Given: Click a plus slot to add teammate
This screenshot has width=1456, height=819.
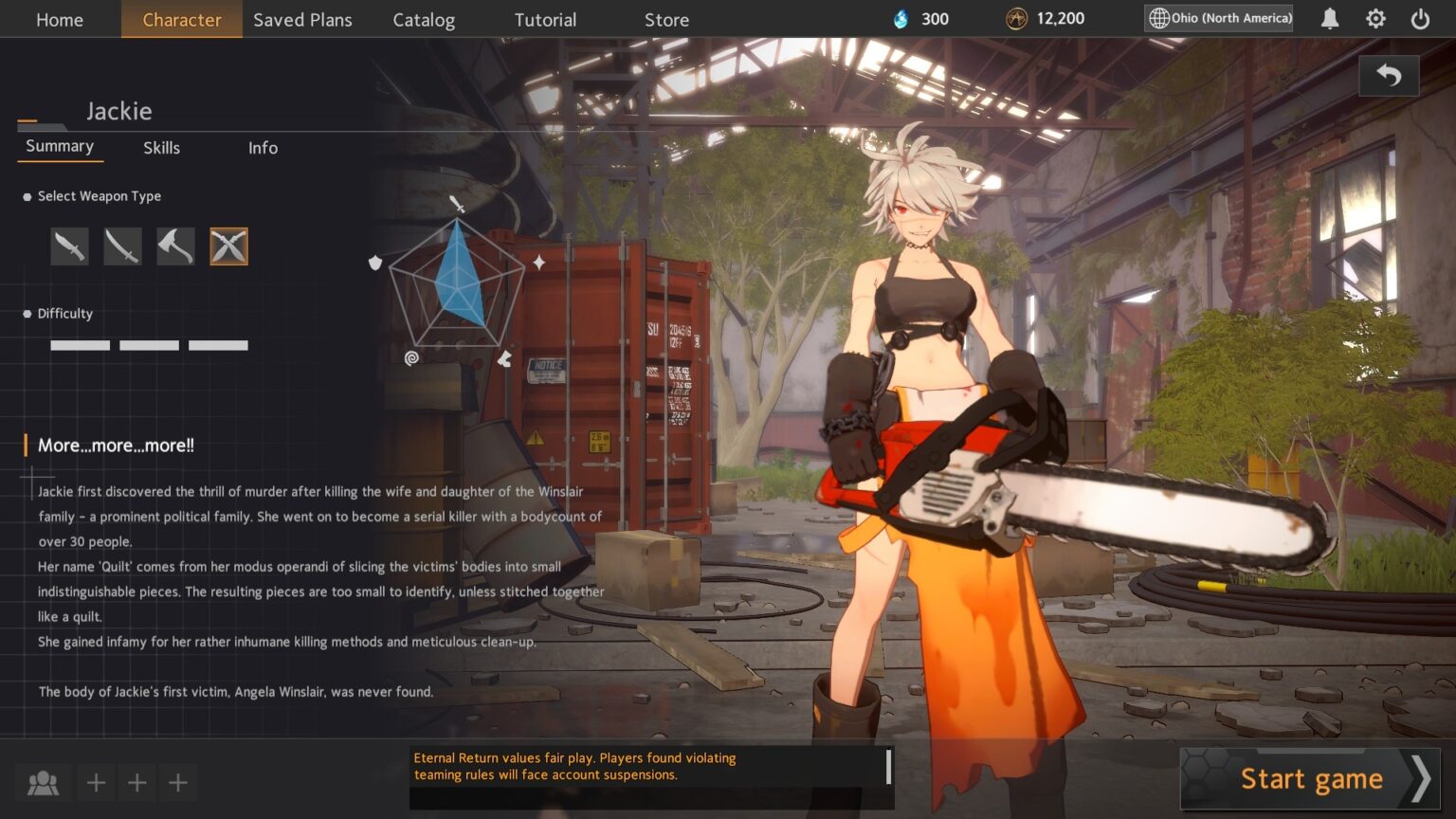Looking at the screenshot, I should coord(95,782).
